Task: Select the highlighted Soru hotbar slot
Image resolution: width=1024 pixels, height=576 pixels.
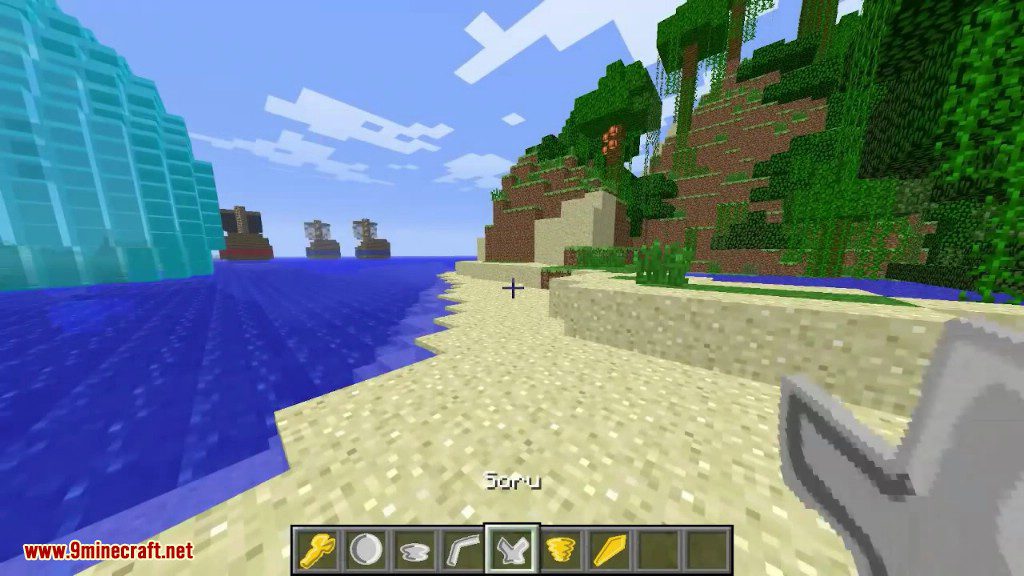Action: pyautogui.click(x=512, y=549)
